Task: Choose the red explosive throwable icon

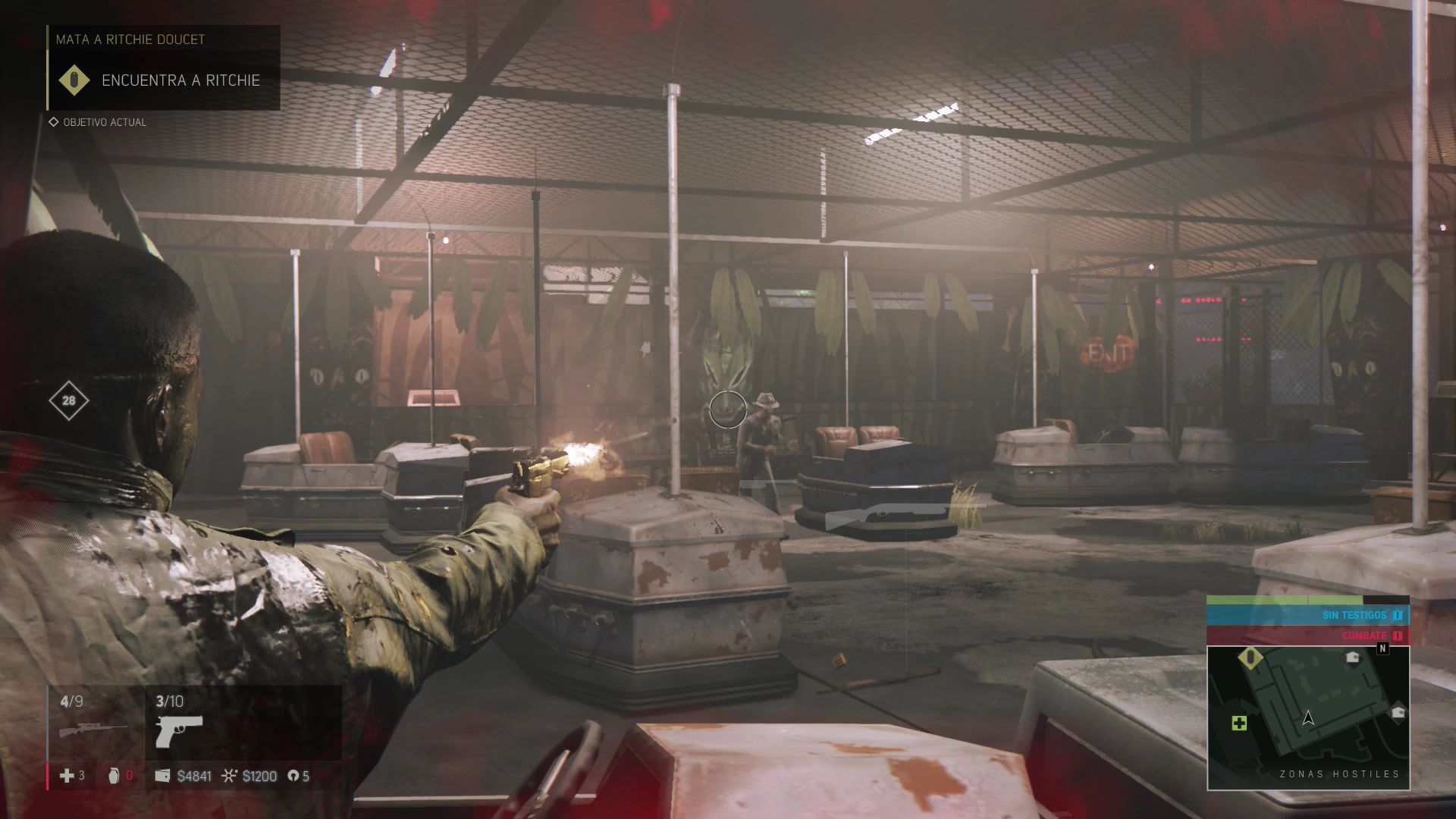Action: pyautogui.click(x=115, y=775)
